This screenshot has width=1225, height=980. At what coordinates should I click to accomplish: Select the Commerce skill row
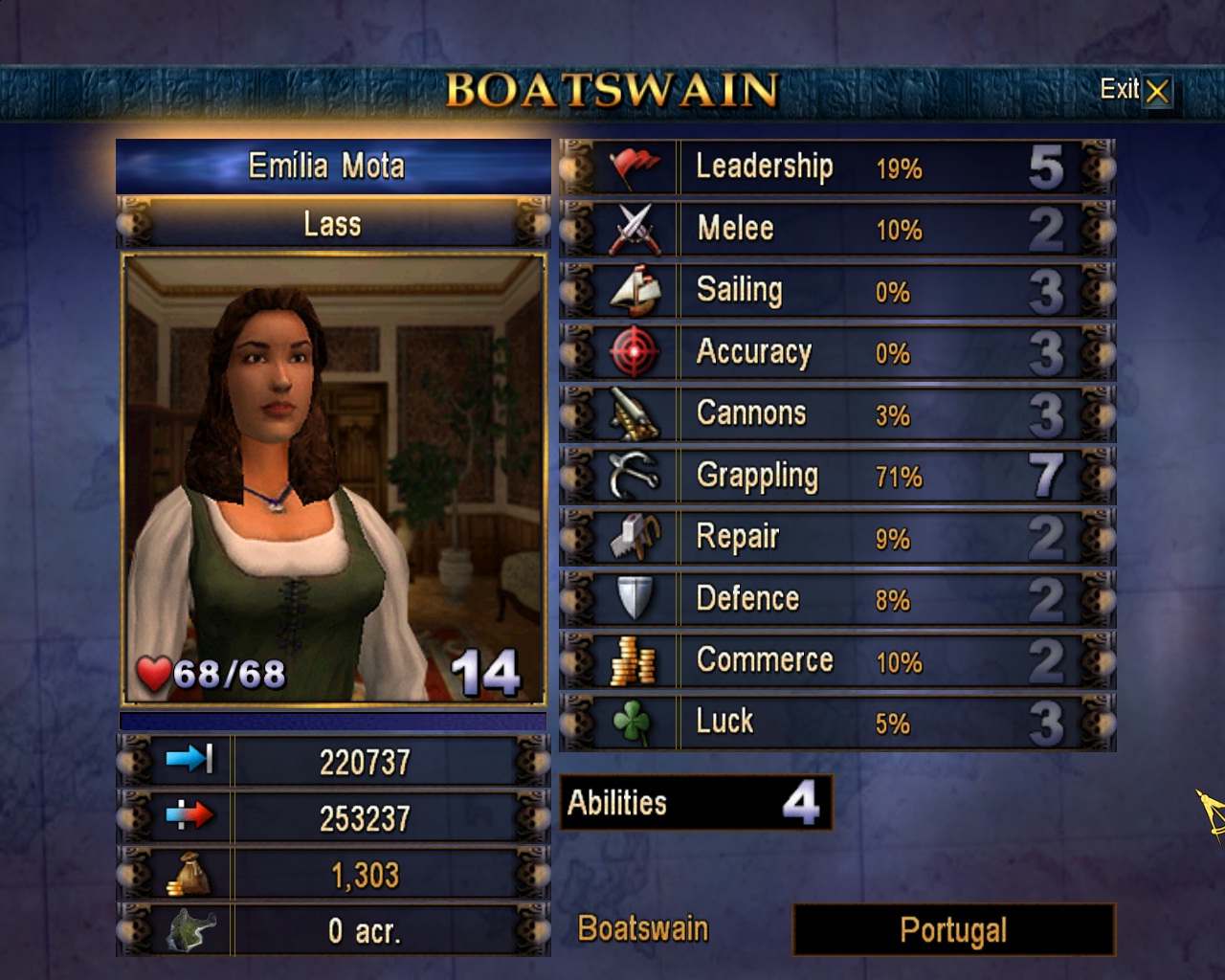(837, 661)
